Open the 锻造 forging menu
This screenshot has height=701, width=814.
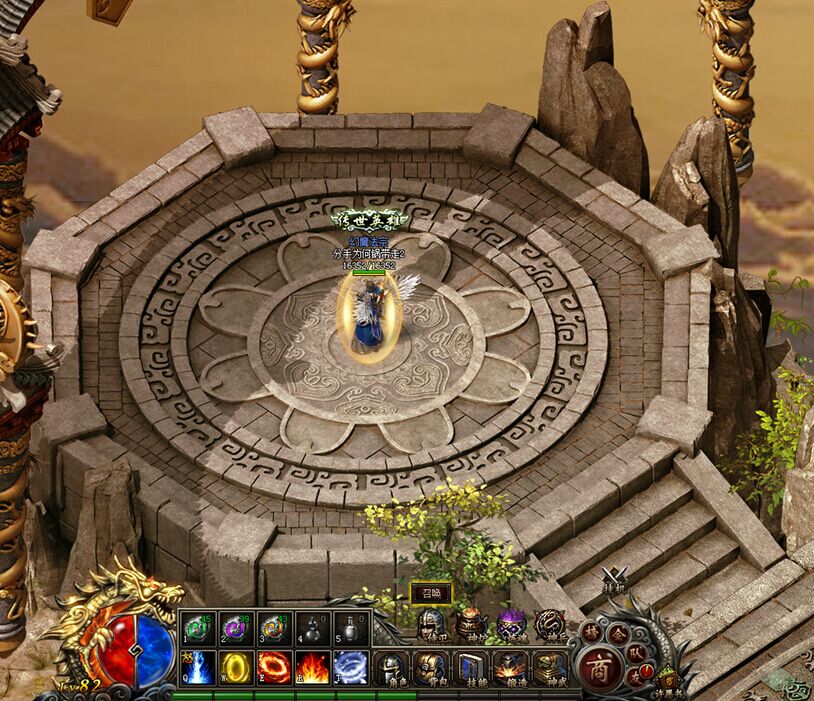[x=510, y=667]
